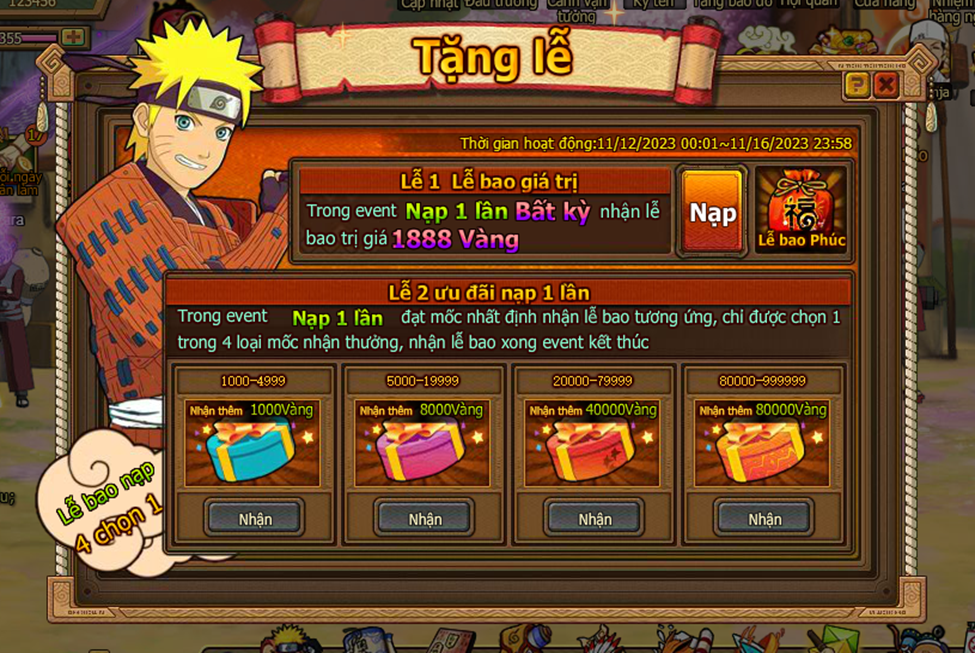The image size is (975, 653).
Task: Close the Tặng lễ event window
Action: pos(885,86)
